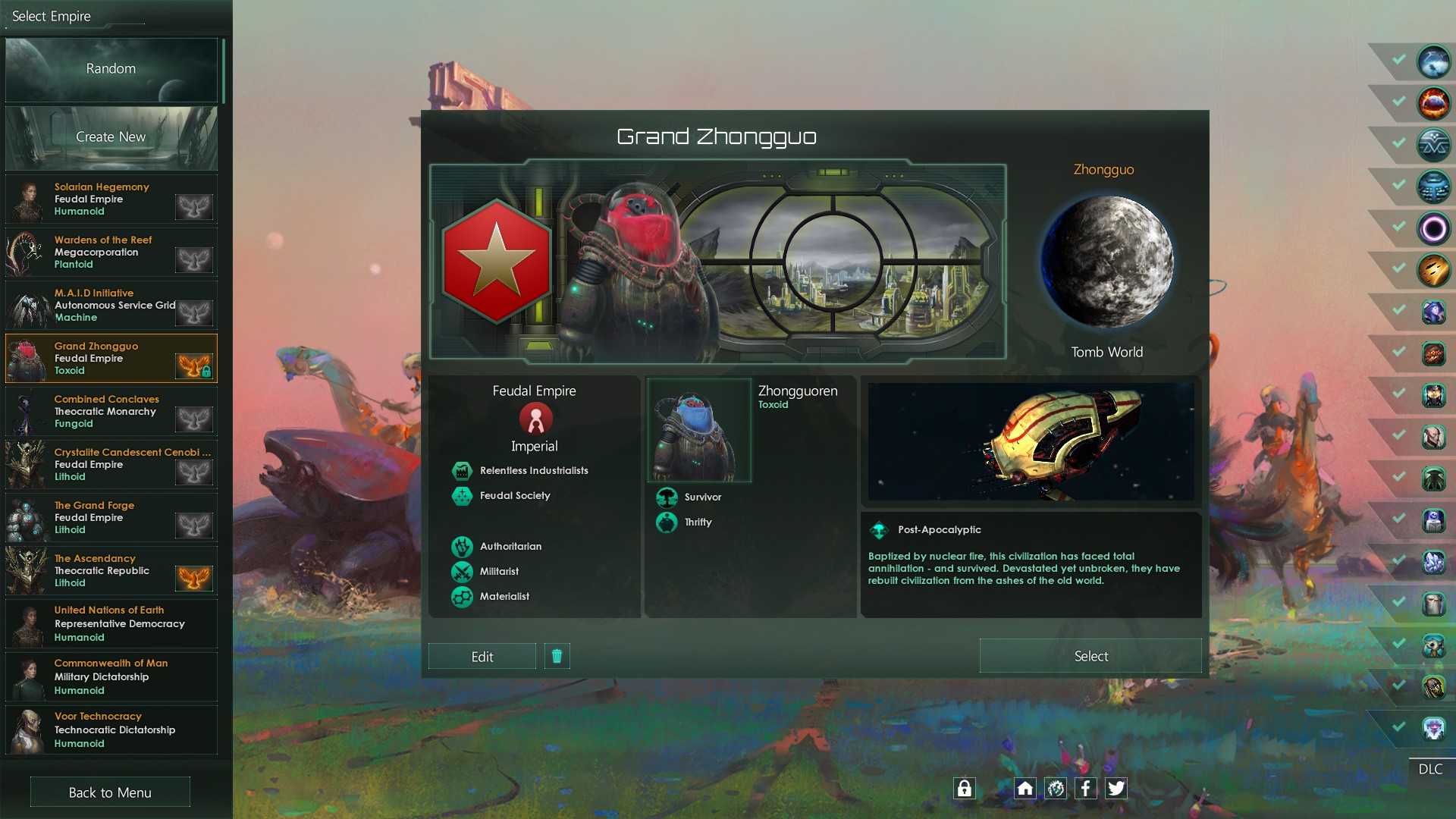Click the Materialist ethic icon
Viewport: 1456px width, 819px height.
[462, 597]
